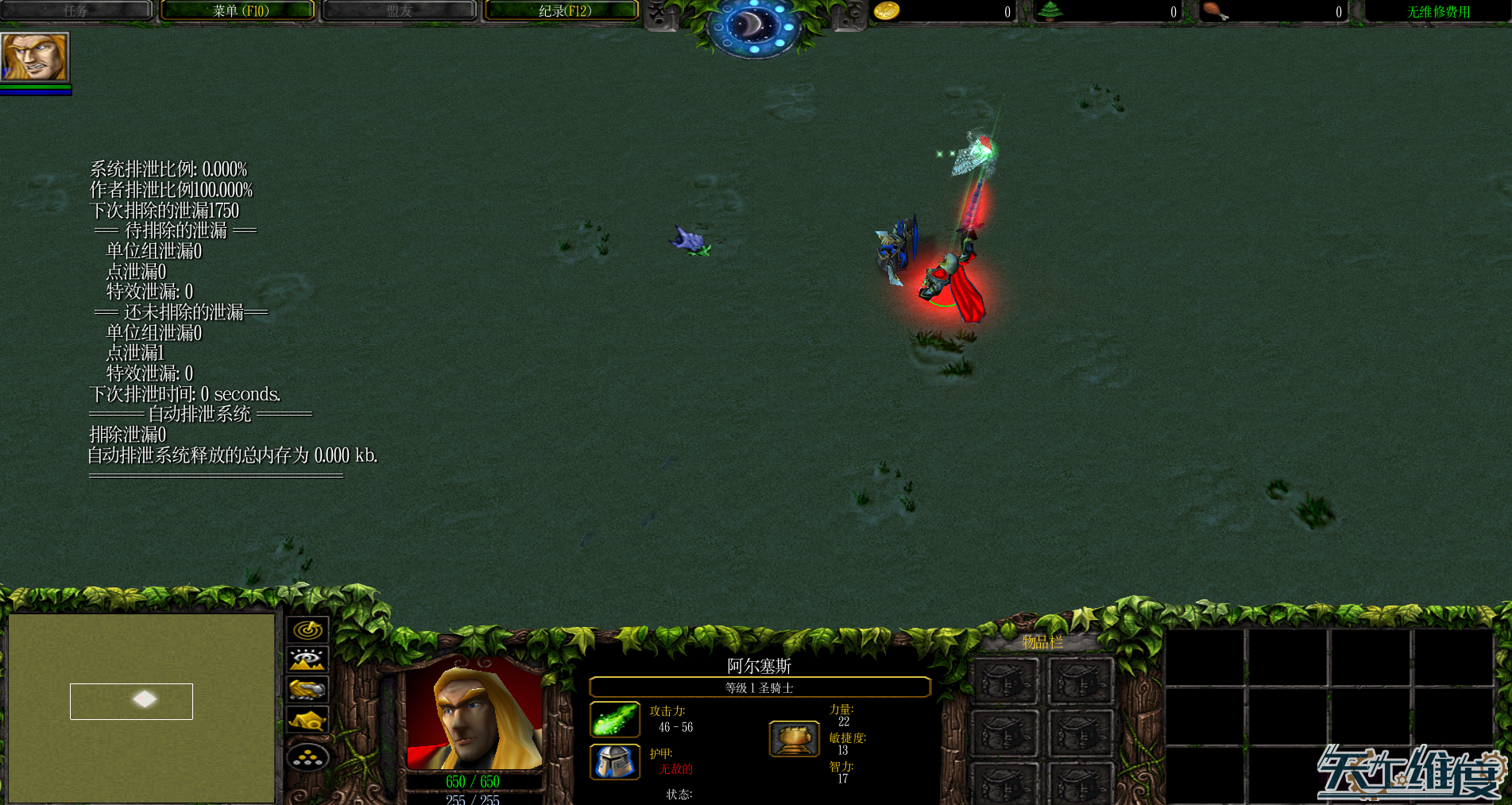Click the green attack damage icon

click(614, 719)
